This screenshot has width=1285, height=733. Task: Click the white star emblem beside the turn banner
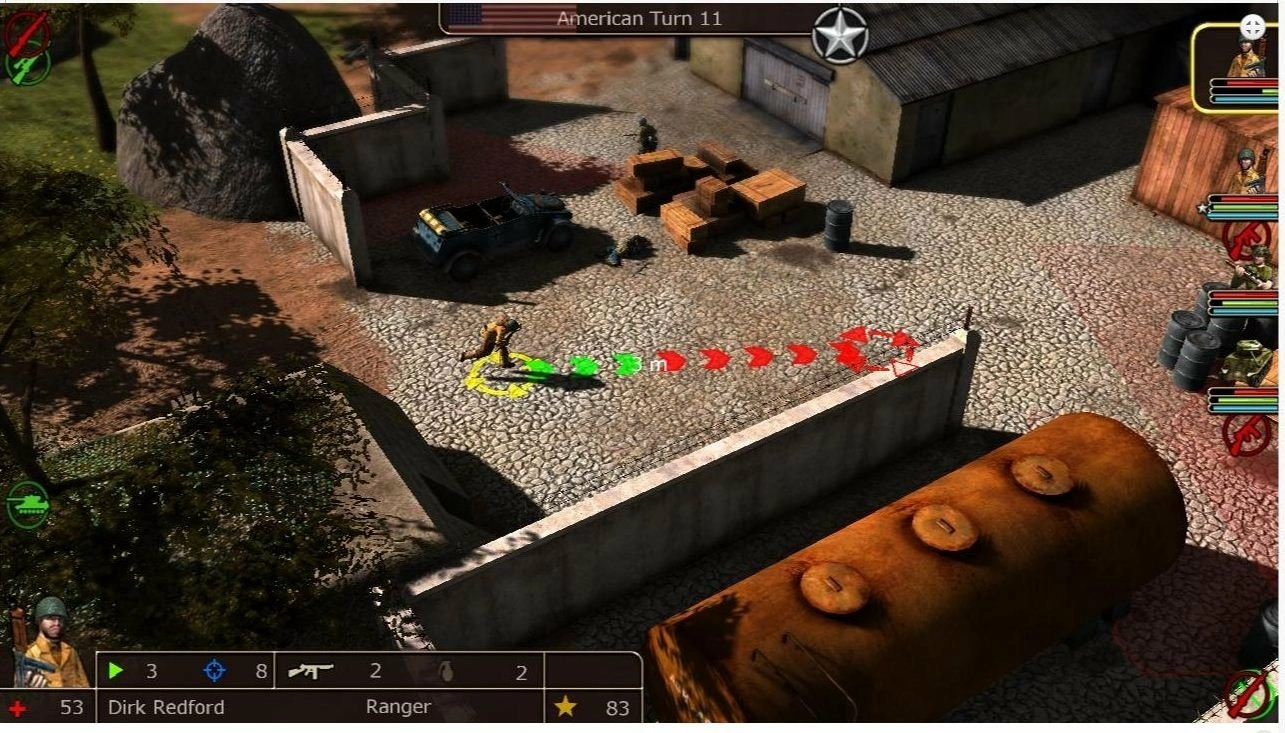pos(839,35)
